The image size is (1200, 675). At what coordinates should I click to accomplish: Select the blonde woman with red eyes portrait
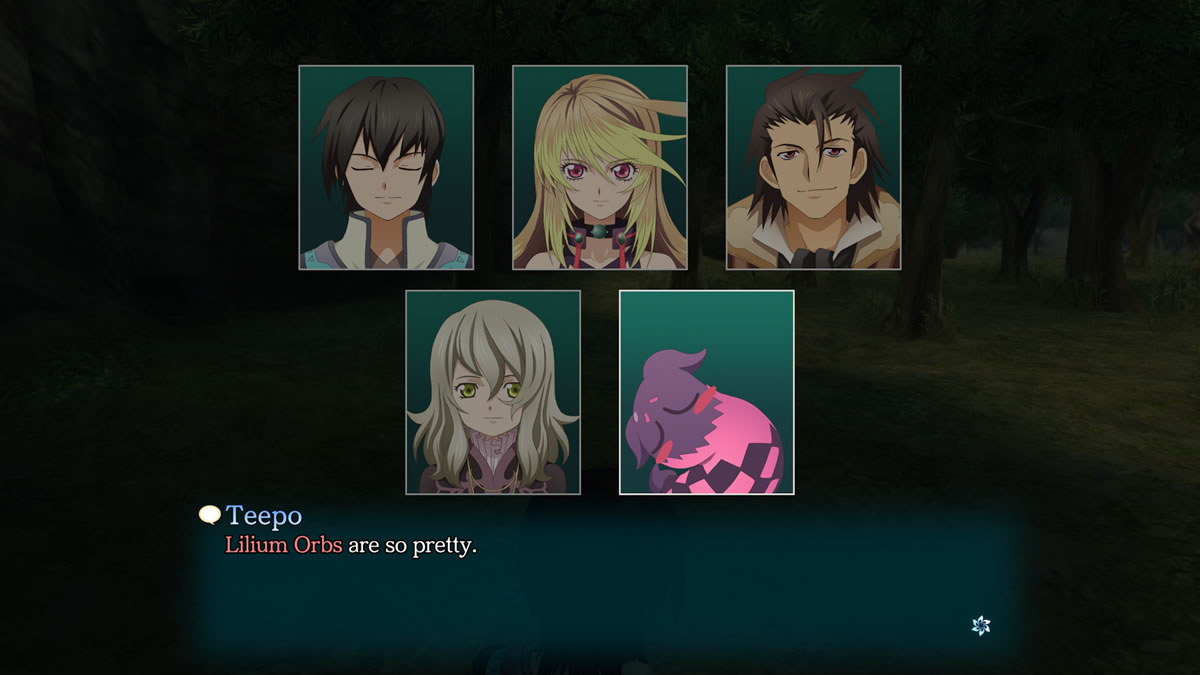coord(600,168)
